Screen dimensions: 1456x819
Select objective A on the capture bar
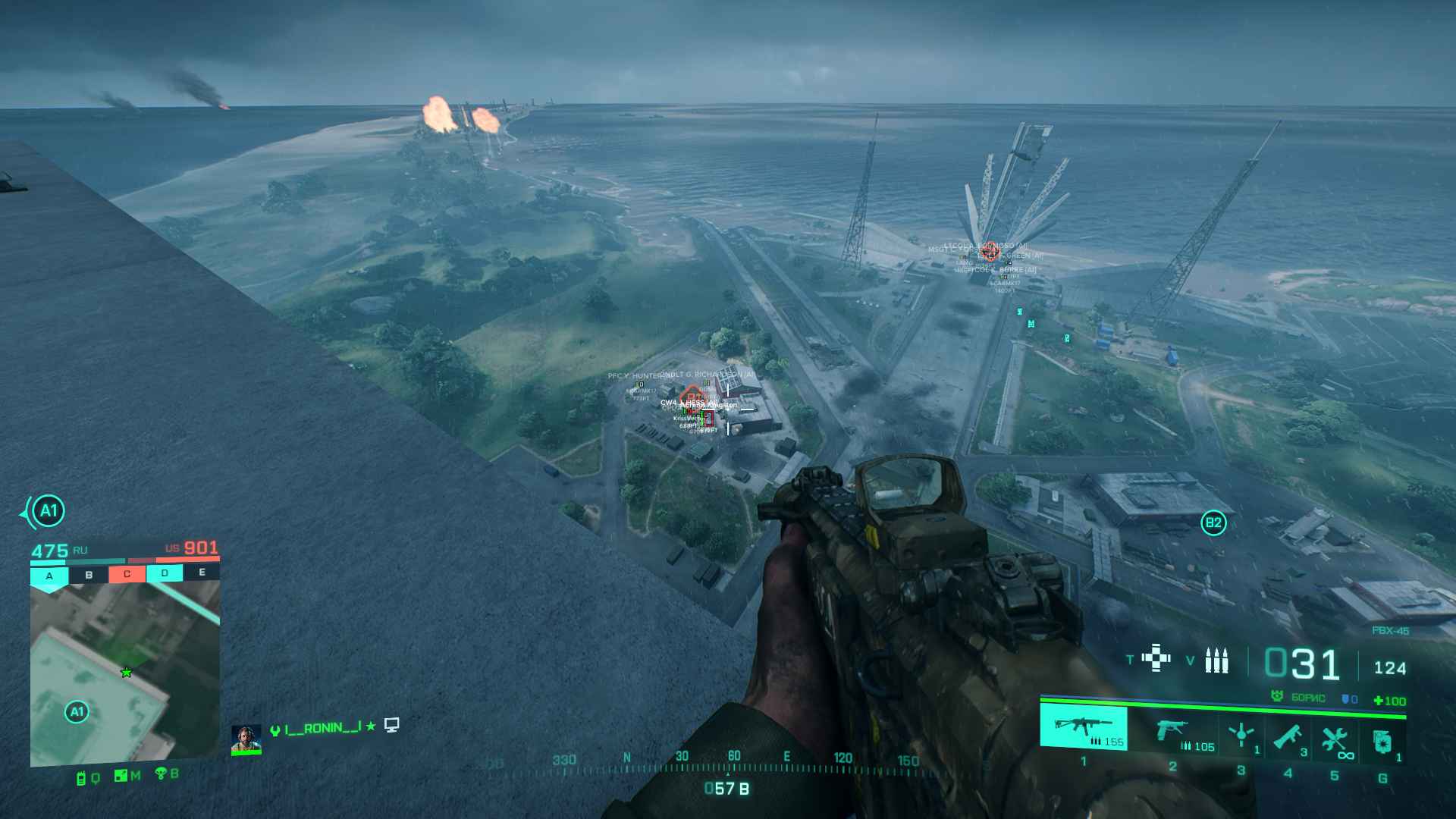point(49,576)
